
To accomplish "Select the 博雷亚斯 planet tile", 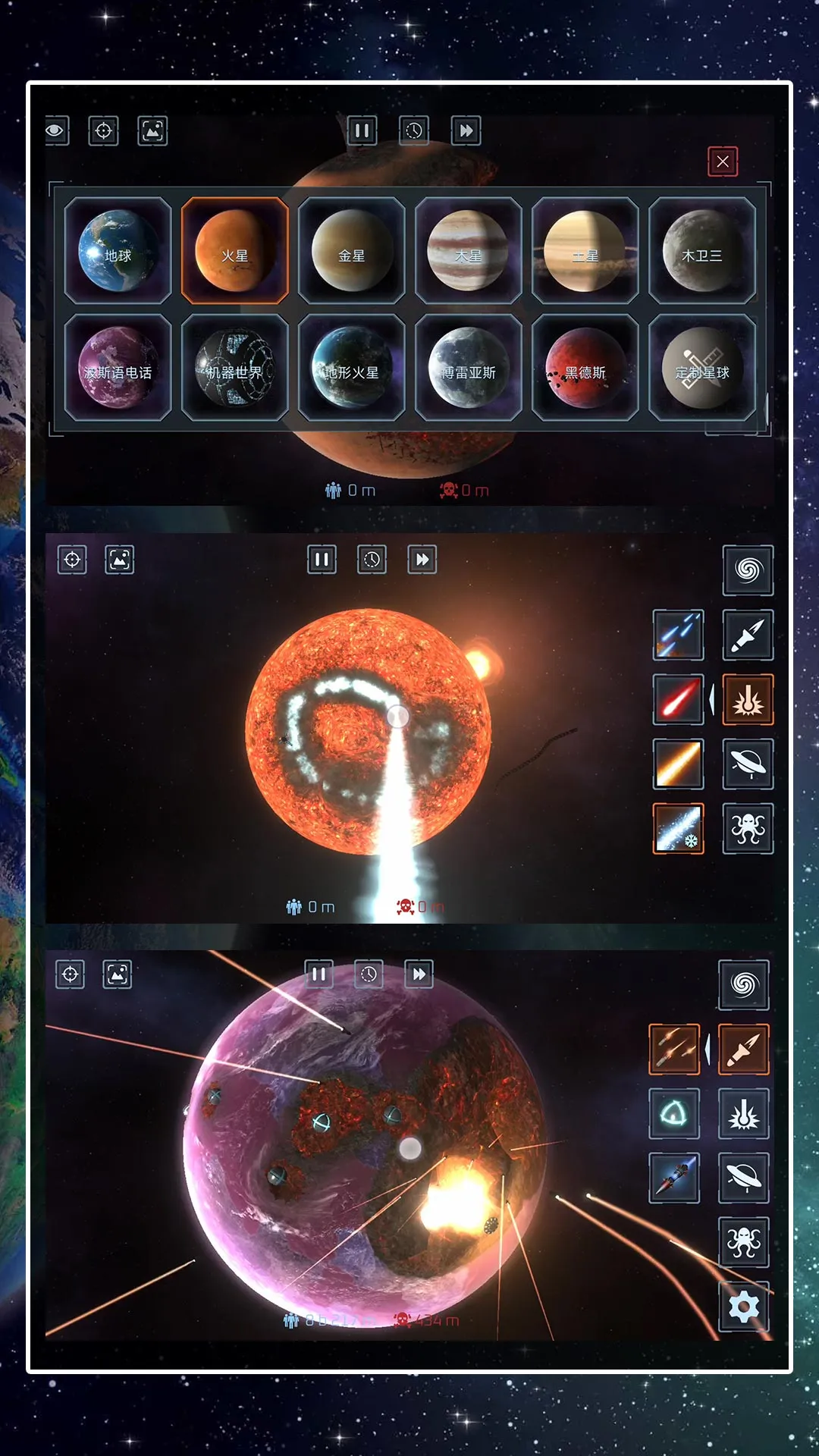I will (x=469, y=369).
